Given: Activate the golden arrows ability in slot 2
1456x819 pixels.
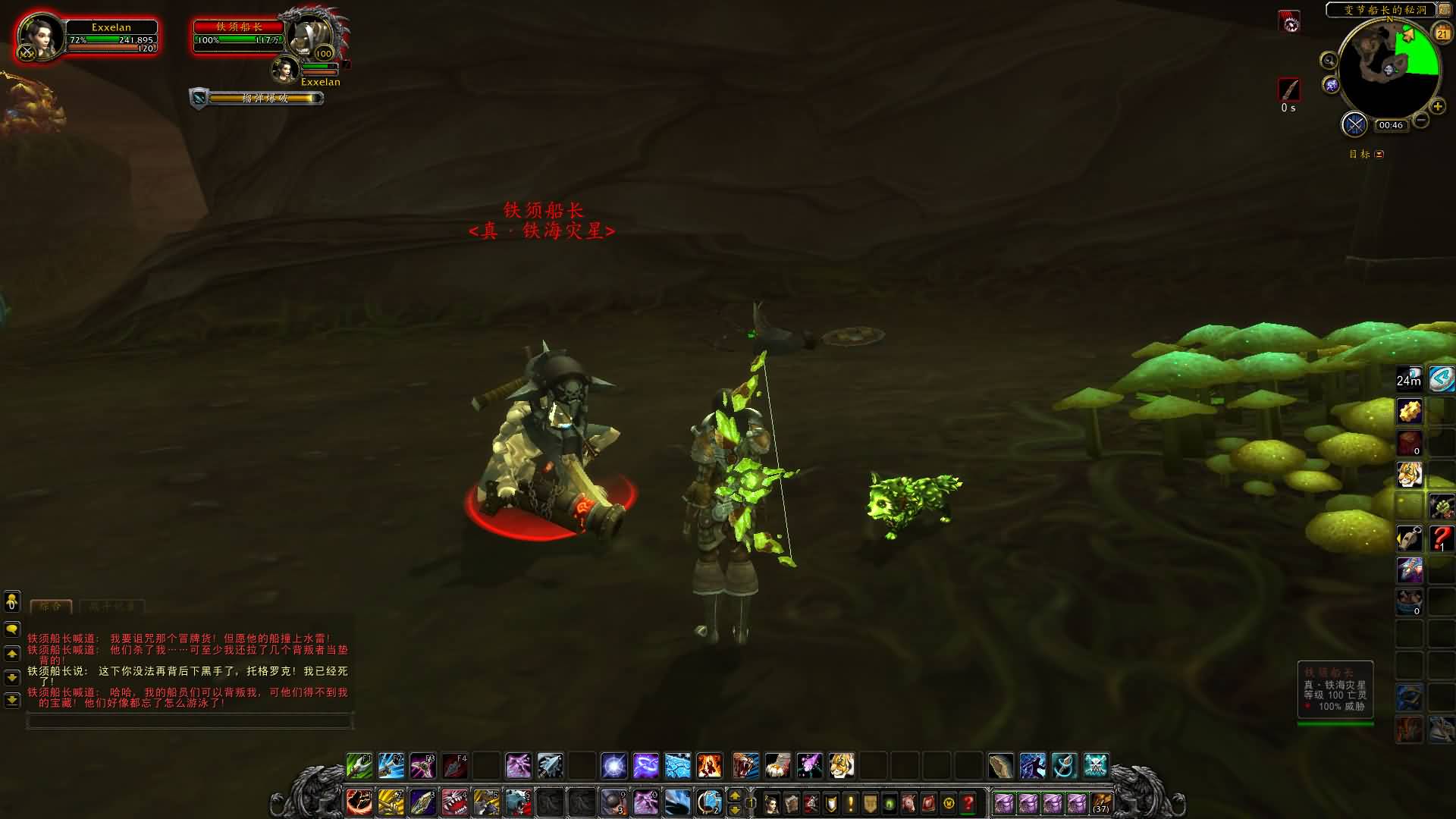Looking at the screenshot, I should pos(391,802).
